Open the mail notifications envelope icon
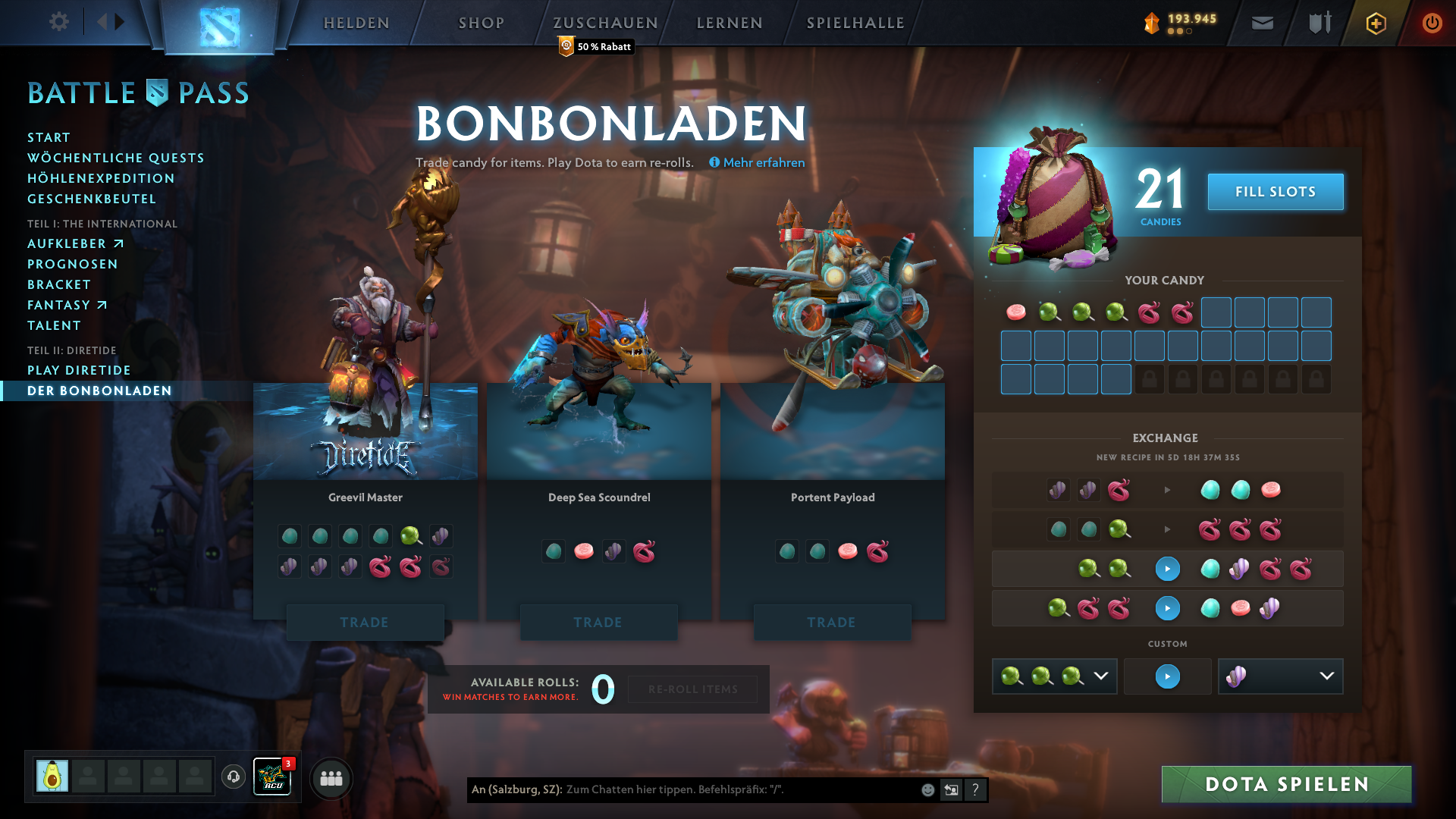Image resolution: width=1456 pixels, height=819 pixels. pos(1262,23)
